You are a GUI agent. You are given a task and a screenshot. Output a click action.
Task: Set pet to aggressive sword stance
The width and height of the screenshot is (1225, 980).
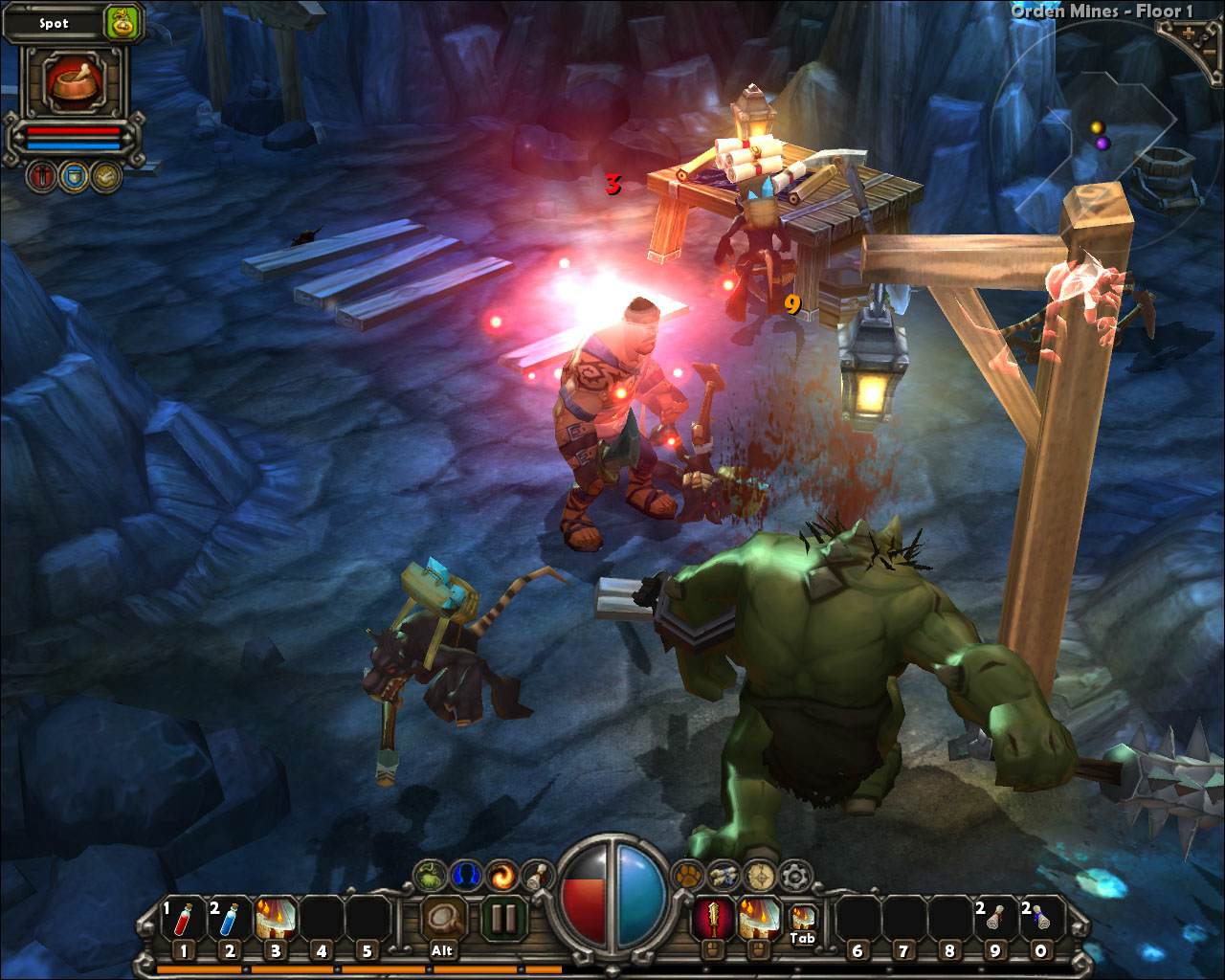(41, 177)
